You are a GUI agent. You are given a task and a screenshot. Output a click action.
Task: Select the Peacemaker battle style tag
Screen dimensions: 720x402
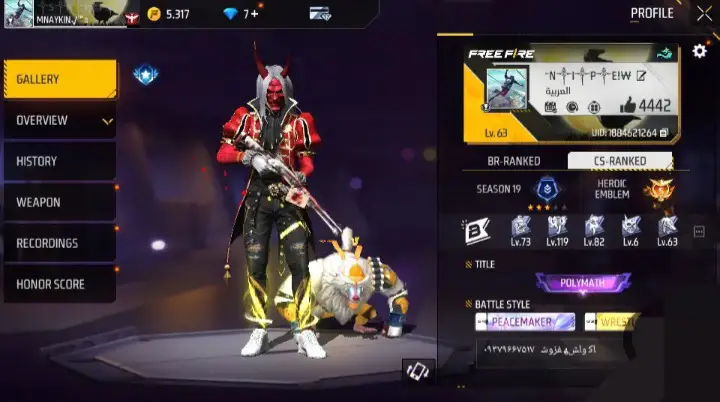525,322
